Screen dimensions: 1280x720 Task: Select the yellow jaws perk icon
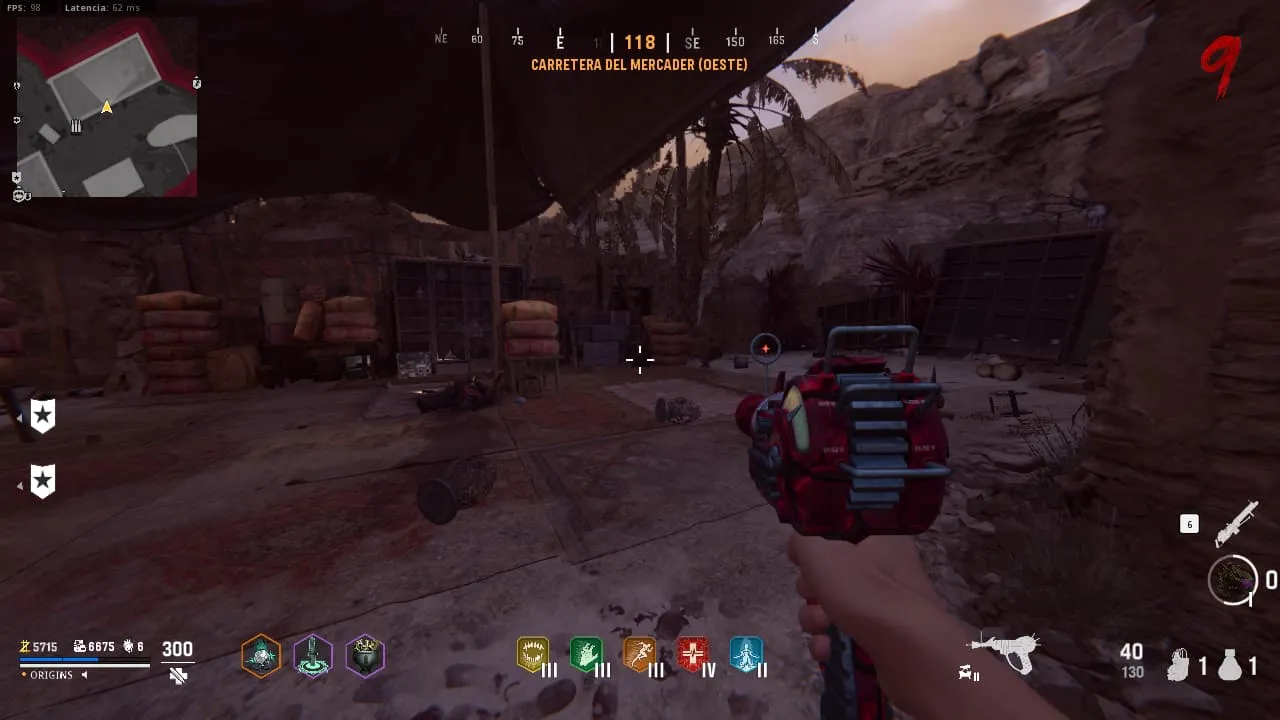coord(533,655)
